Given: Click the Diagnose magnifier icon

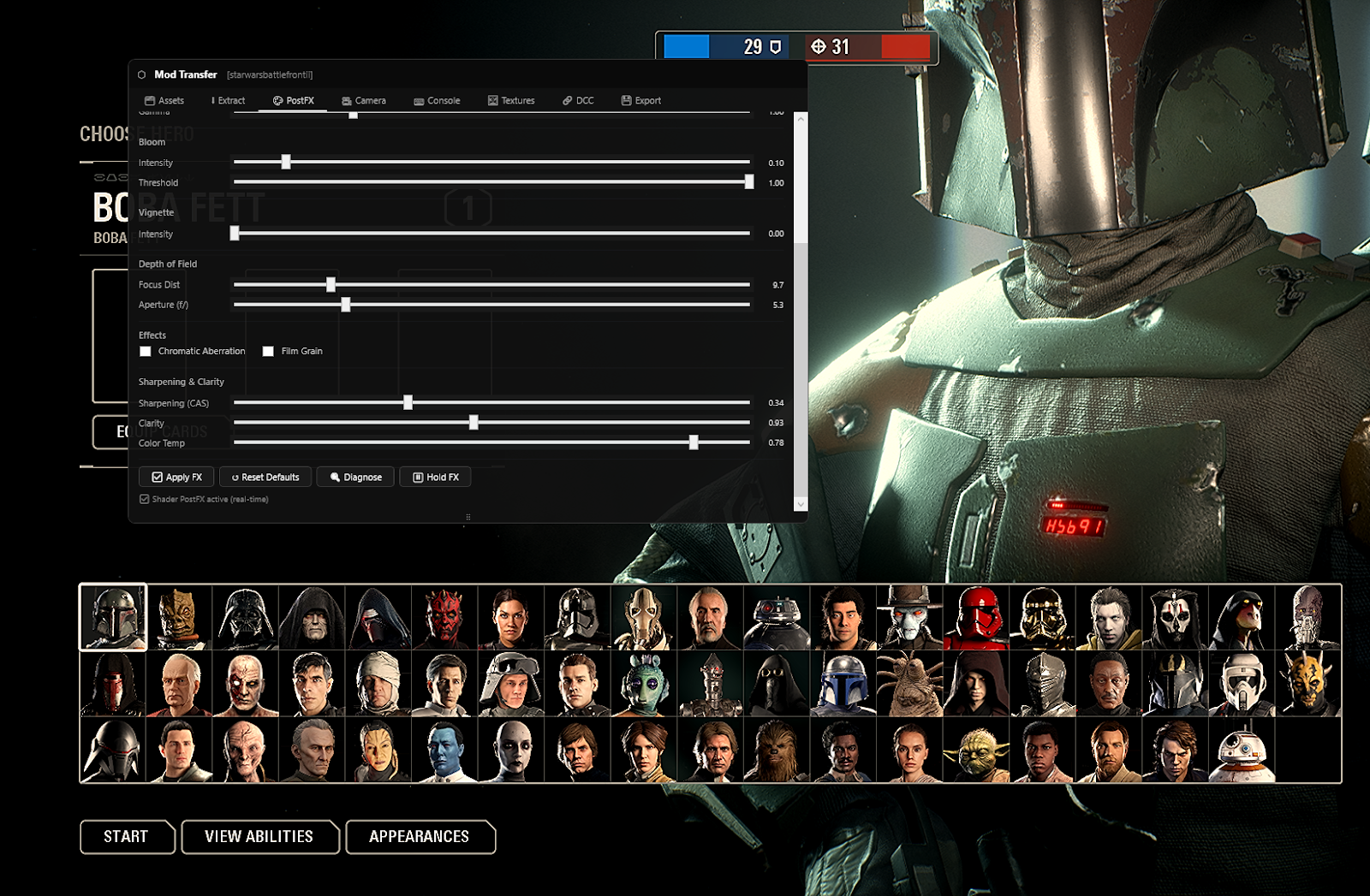Looking at the screenshot, I should tap(337, 477).
